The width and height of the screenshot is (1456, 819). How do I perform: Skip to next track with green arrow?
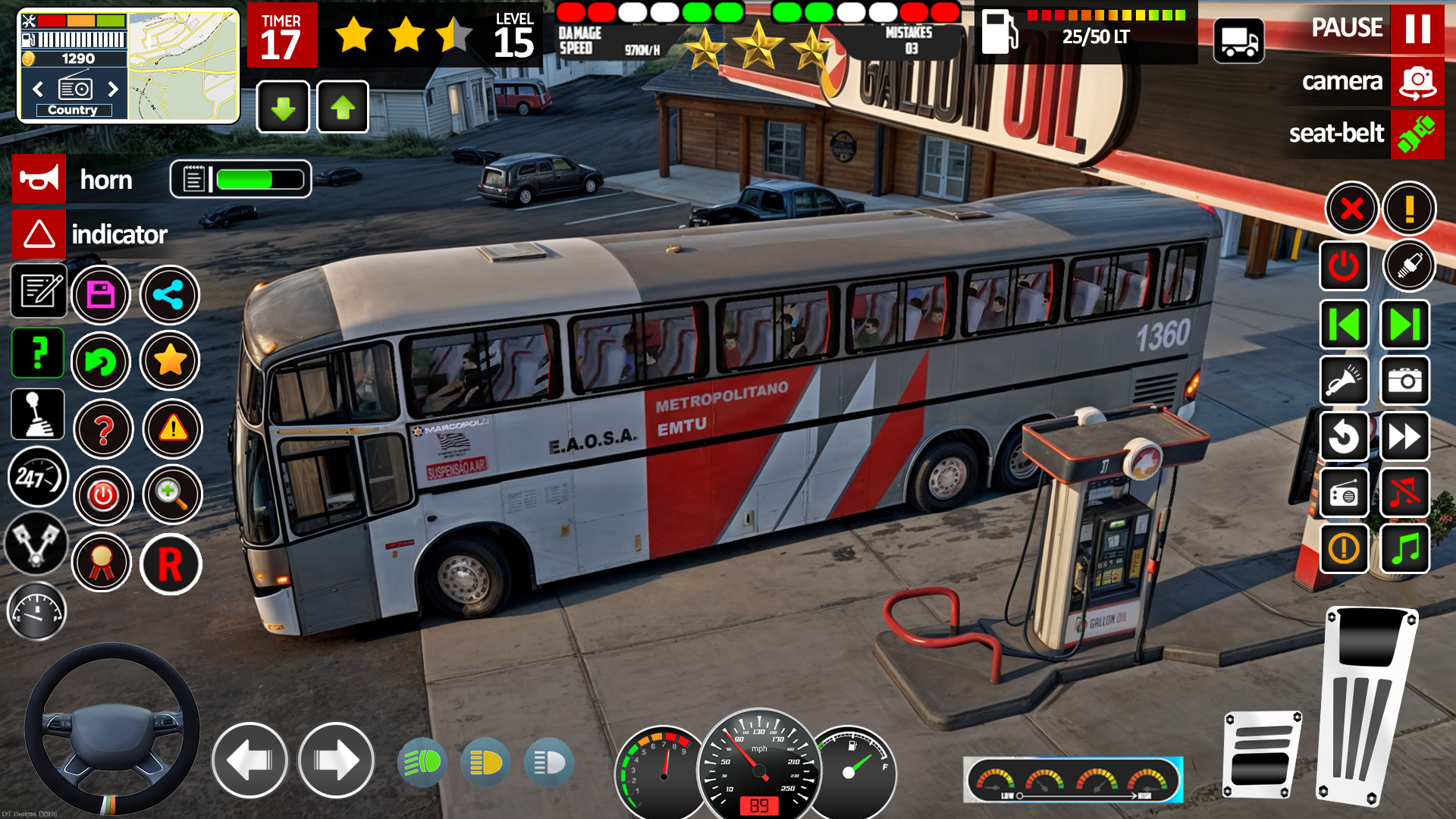pyautogui.click(x=1404, y=325)
